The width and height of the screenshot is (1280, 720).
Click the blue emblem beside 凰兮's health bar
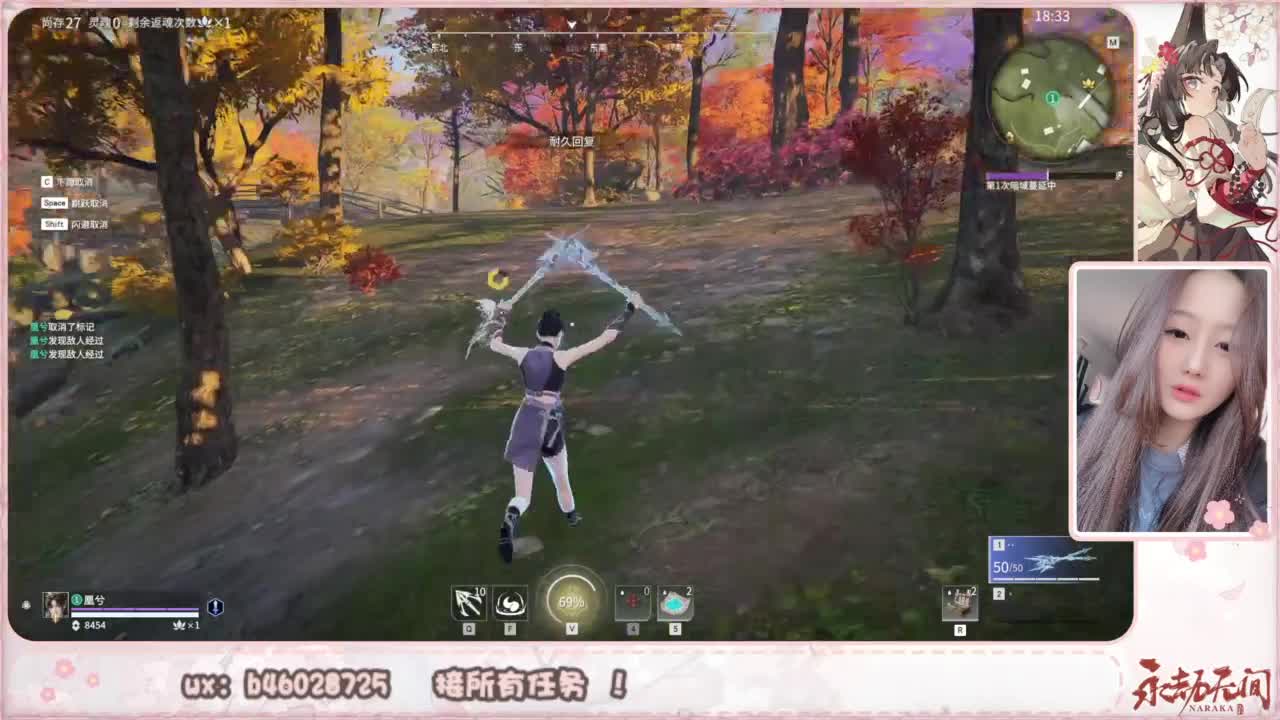(x=215, y=609)
